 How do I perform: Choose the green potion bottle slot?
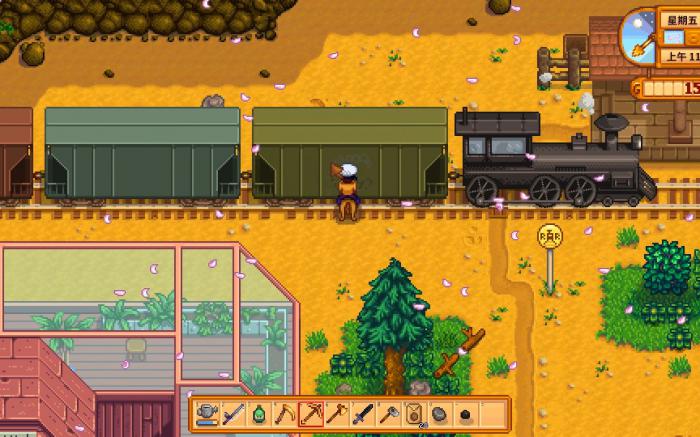[259, 413]
